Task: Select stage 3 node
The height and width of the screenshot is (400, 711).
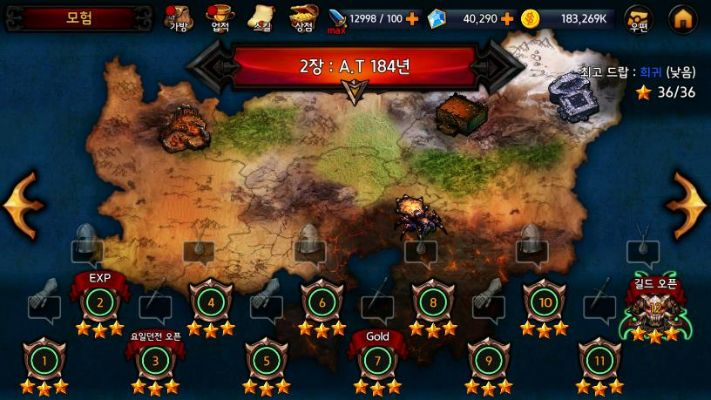Action: pyautogui.click(x=154, y=359)
